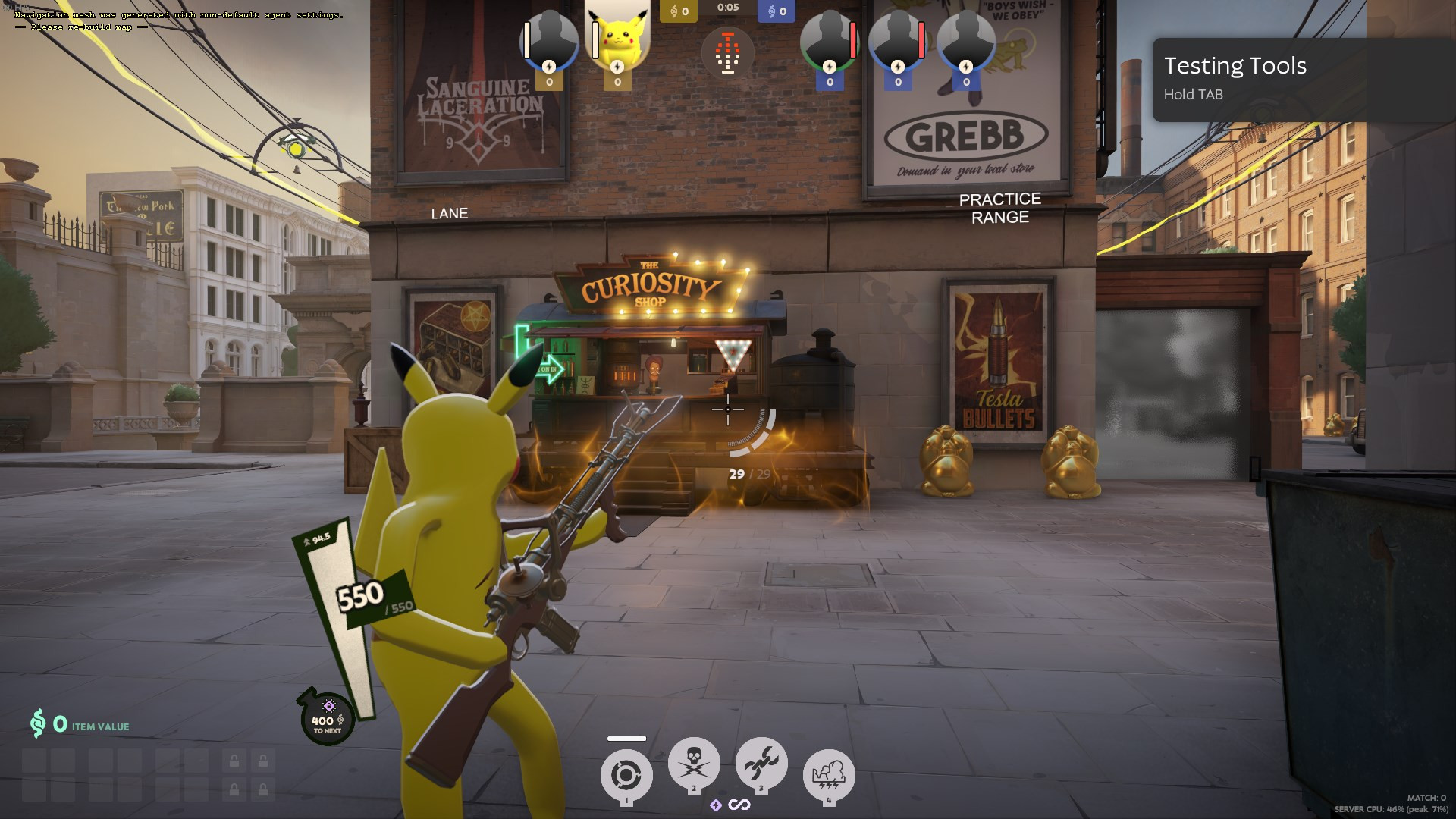Screen dimensions: 1456x819
Task: Select the purple flex slot lightning icon
Action: (716, 805)
